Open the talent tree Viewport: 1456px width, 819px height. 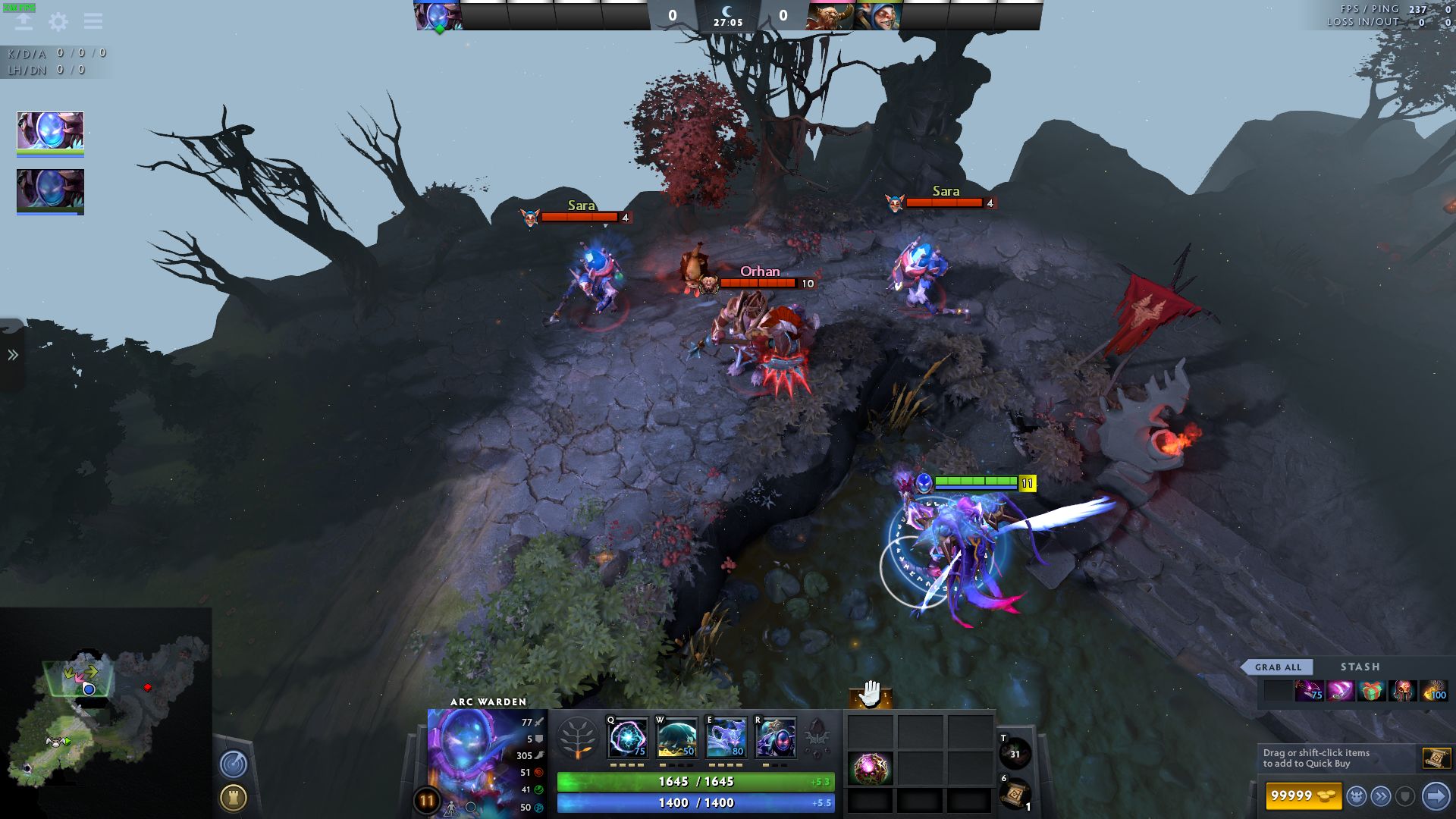[577, 738]
